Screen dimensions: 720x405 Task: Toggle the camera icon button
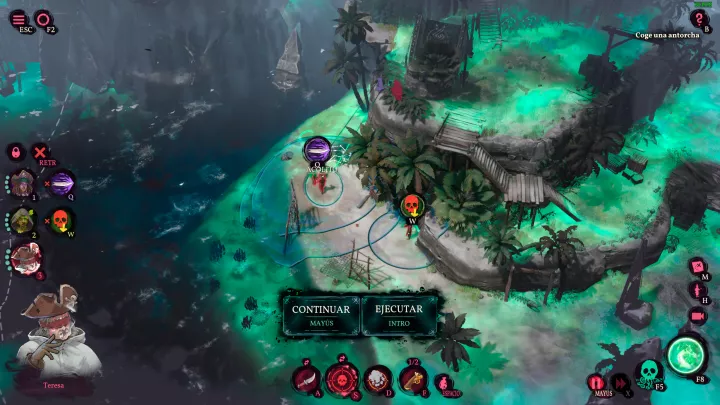697,316
